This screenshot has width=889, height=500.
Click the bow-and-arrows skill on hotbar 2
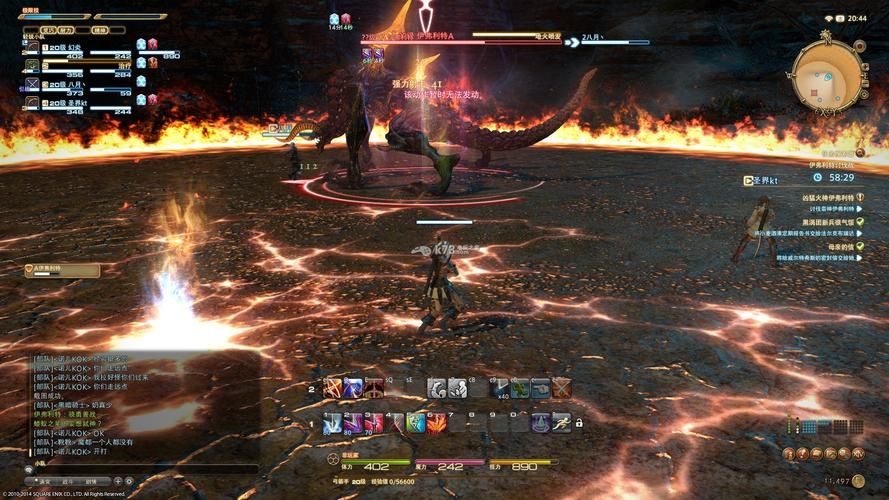(332, 388)
